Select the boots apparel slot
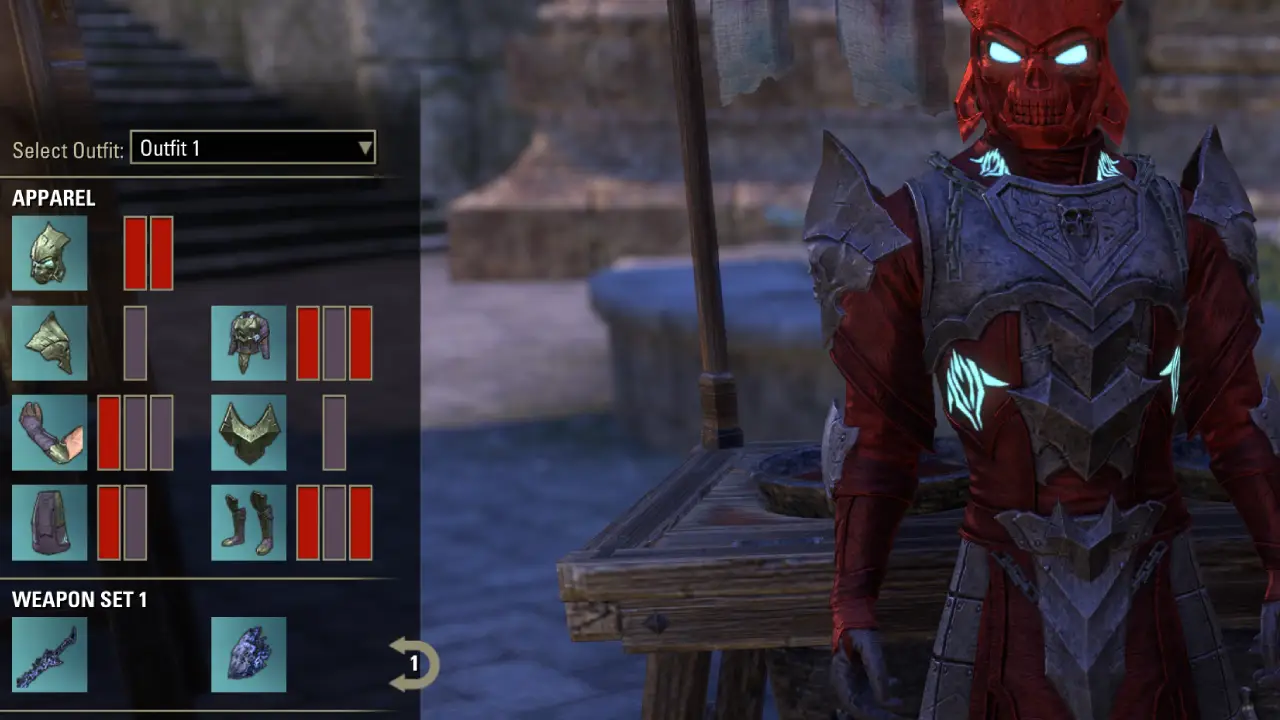 coord(248,521)
